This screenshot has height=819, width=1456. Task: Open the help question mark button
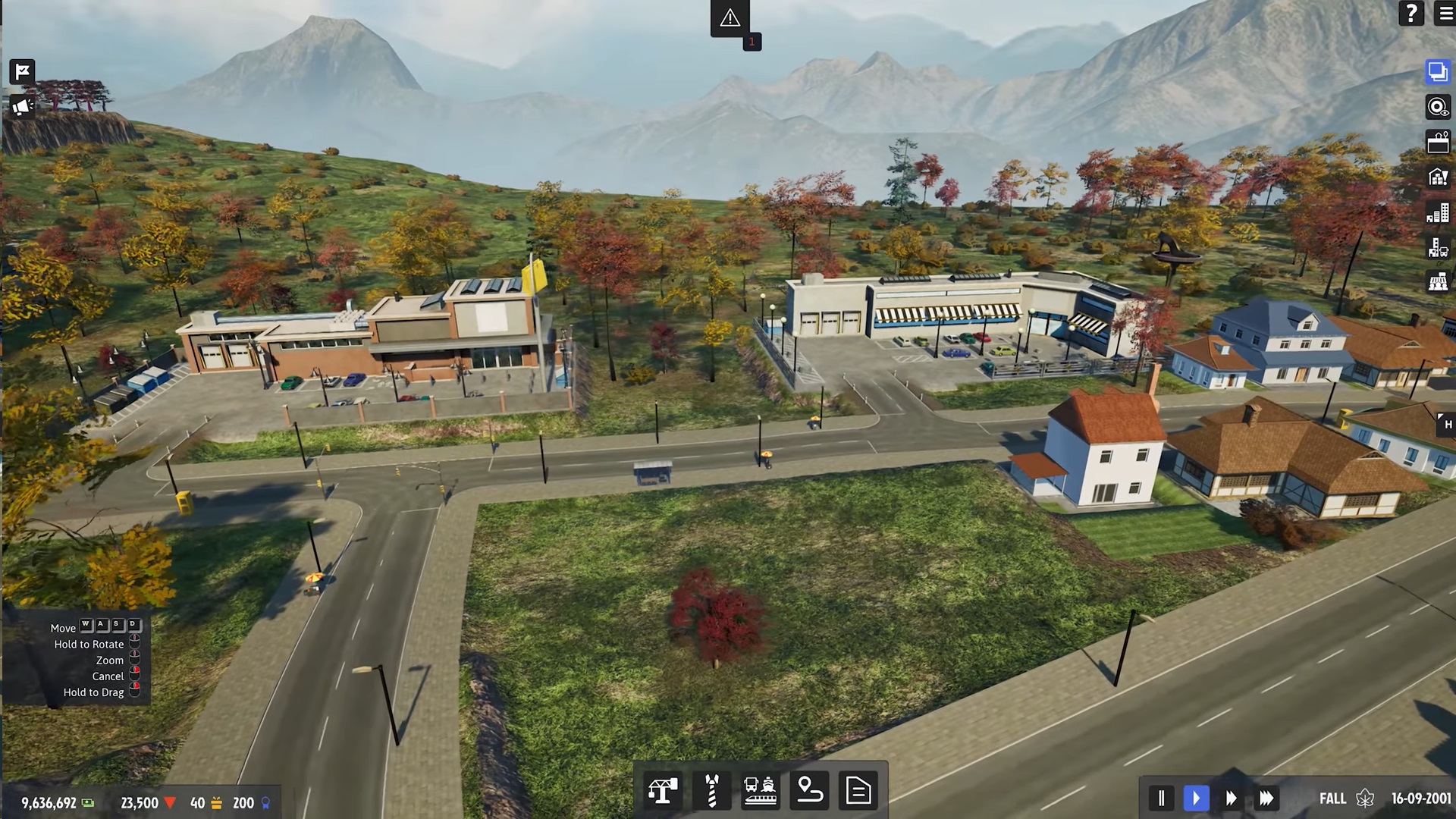click(x=1410, y=14)
